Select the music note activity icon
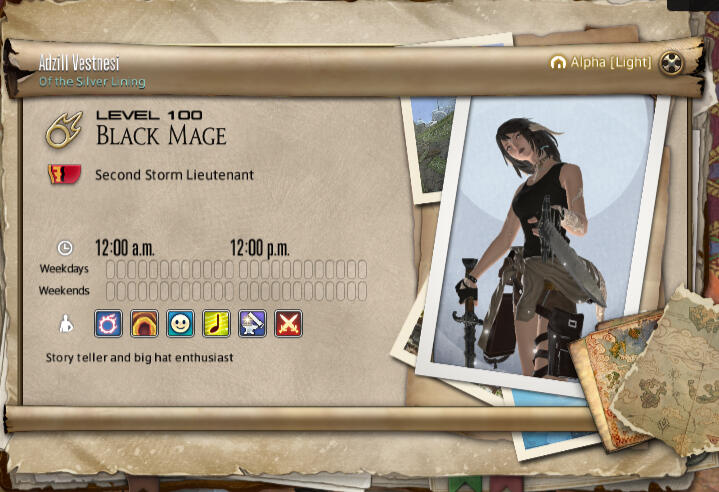 [x=216, y=323]
